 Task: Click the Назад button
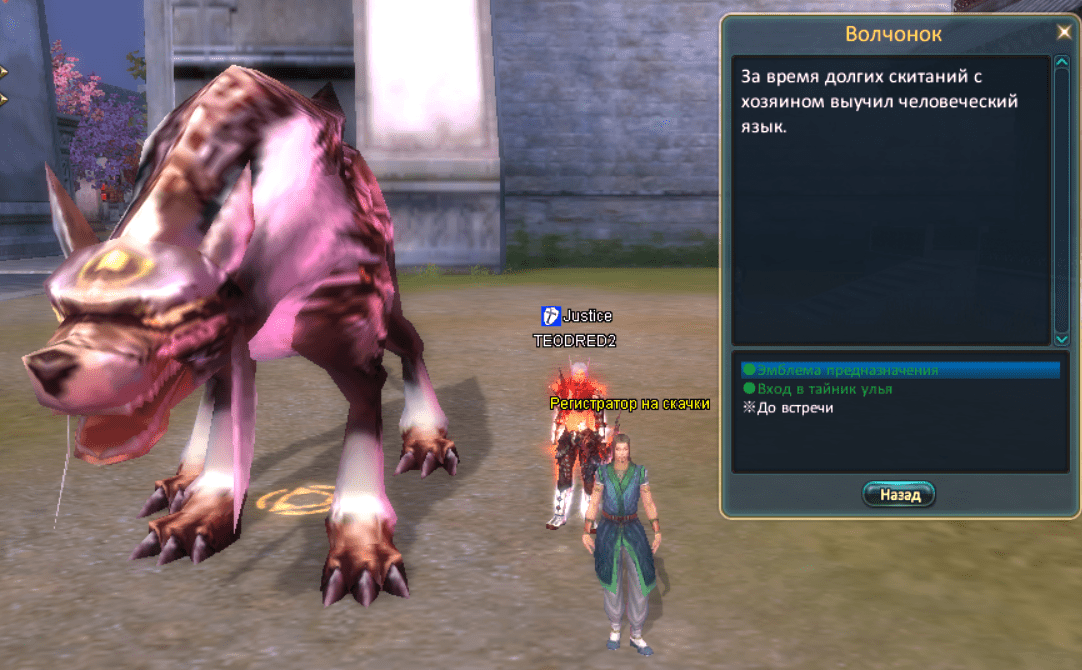coord(898,494)
